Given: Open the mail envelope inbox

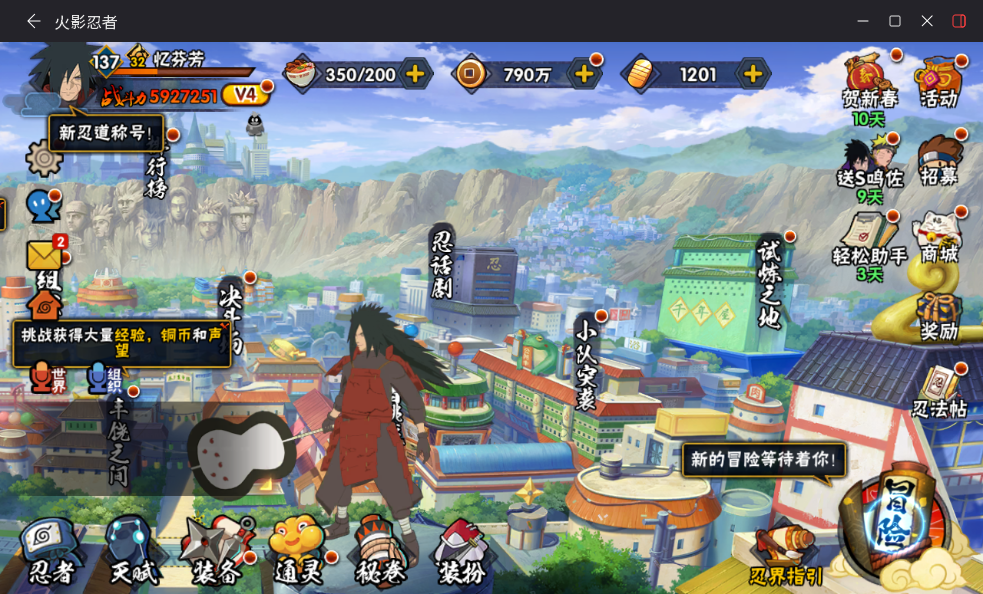Looking at the screenshot, I should click(44, 256).
